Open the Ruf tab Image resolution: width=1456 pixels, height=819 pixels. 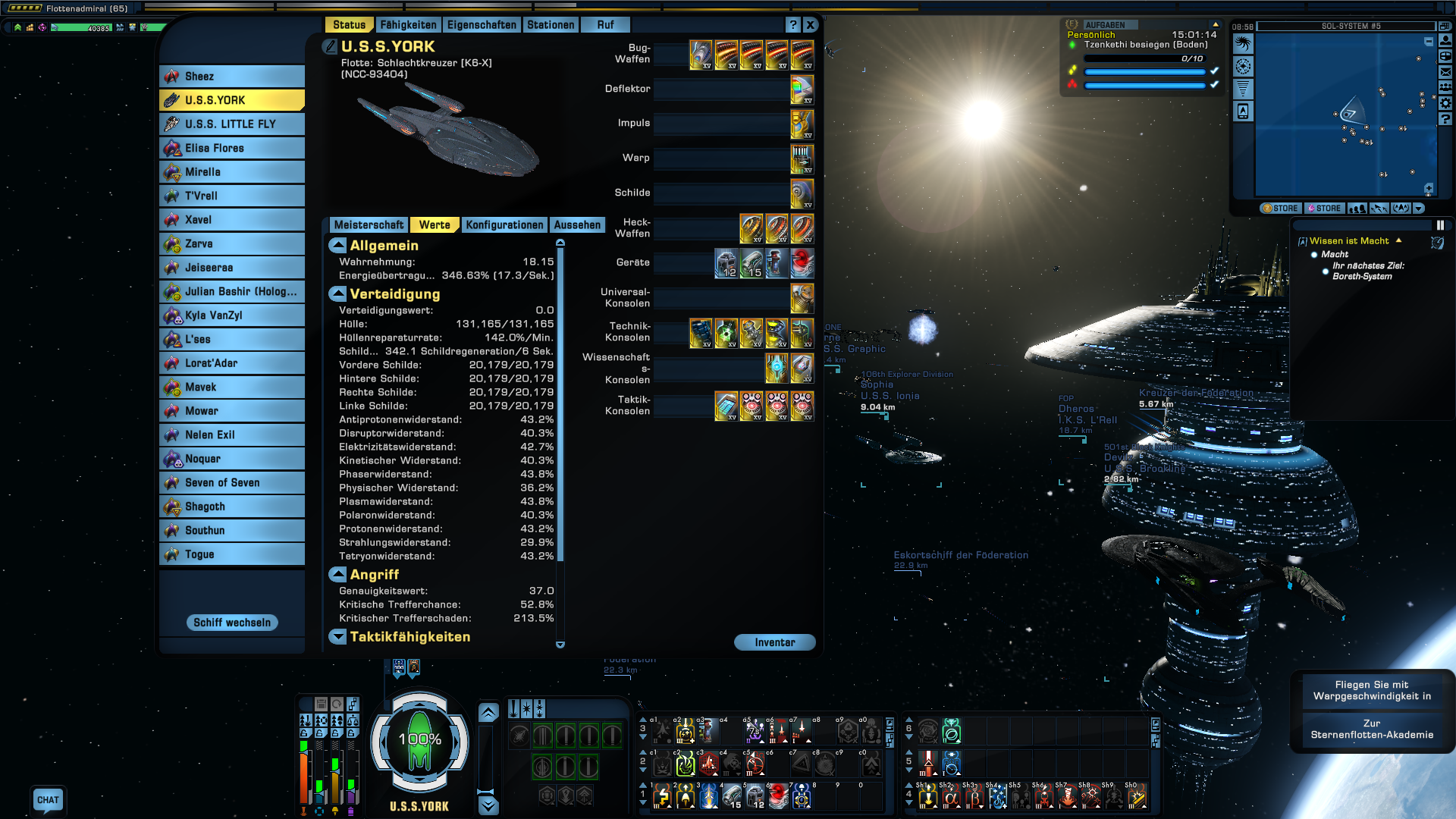point(605,25)
